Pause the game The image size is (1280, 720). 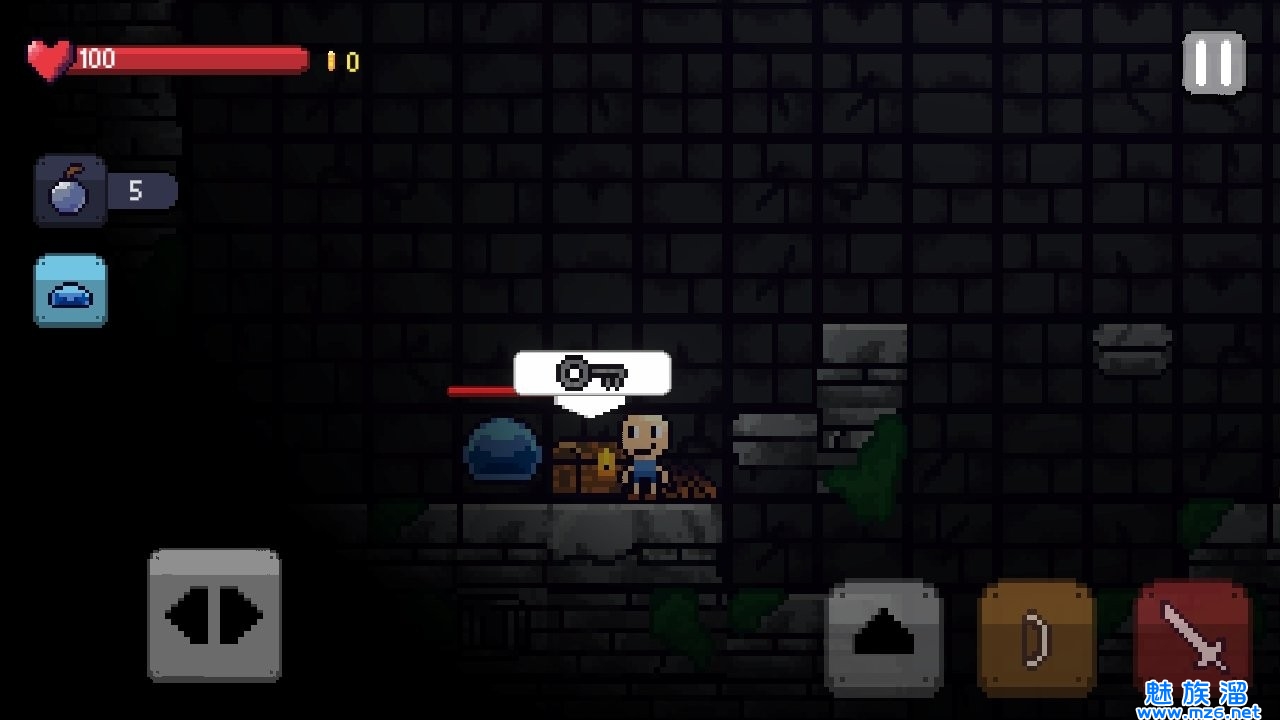click(1214, 63)
